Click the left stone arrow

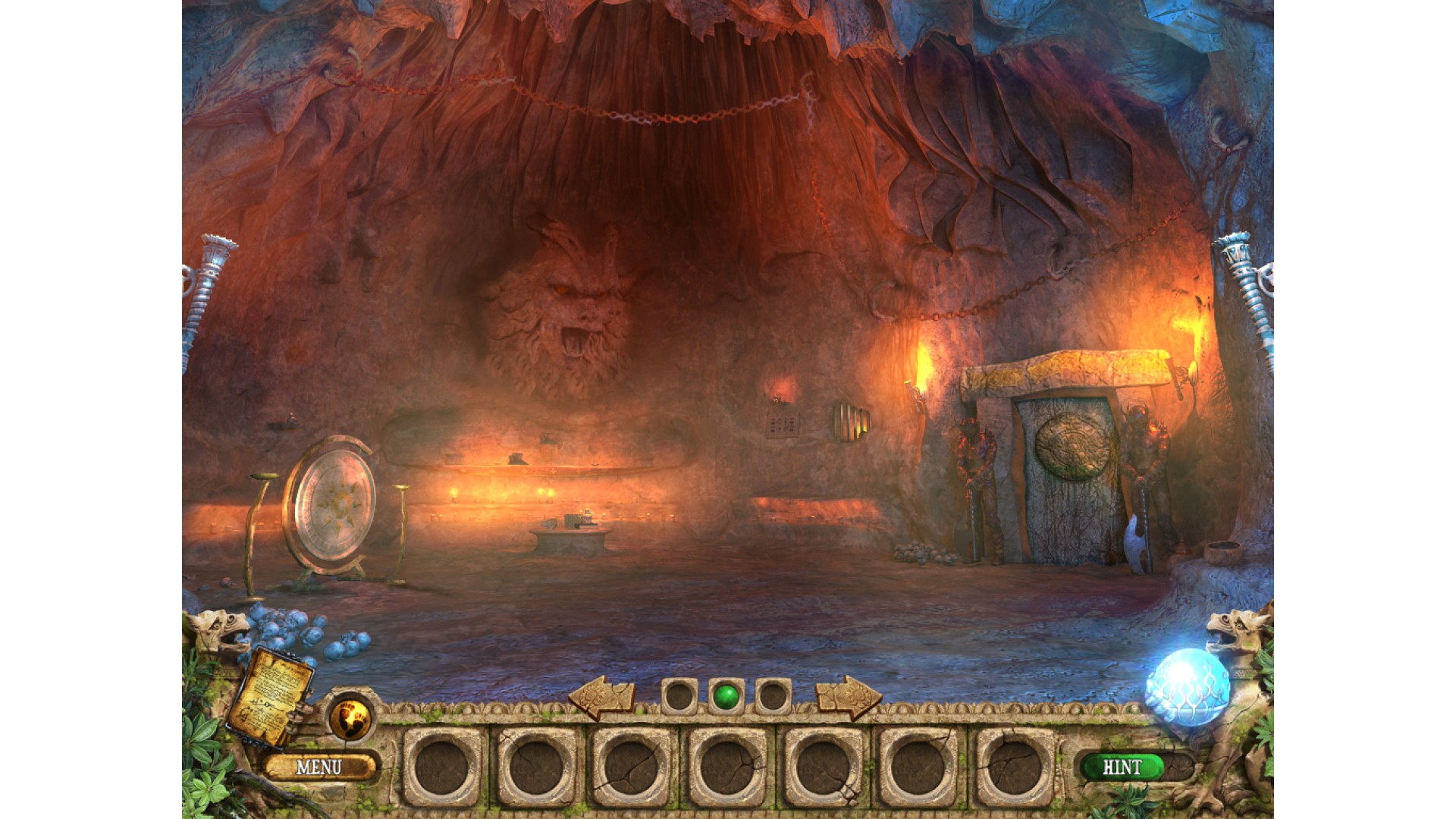click(601, 695)
